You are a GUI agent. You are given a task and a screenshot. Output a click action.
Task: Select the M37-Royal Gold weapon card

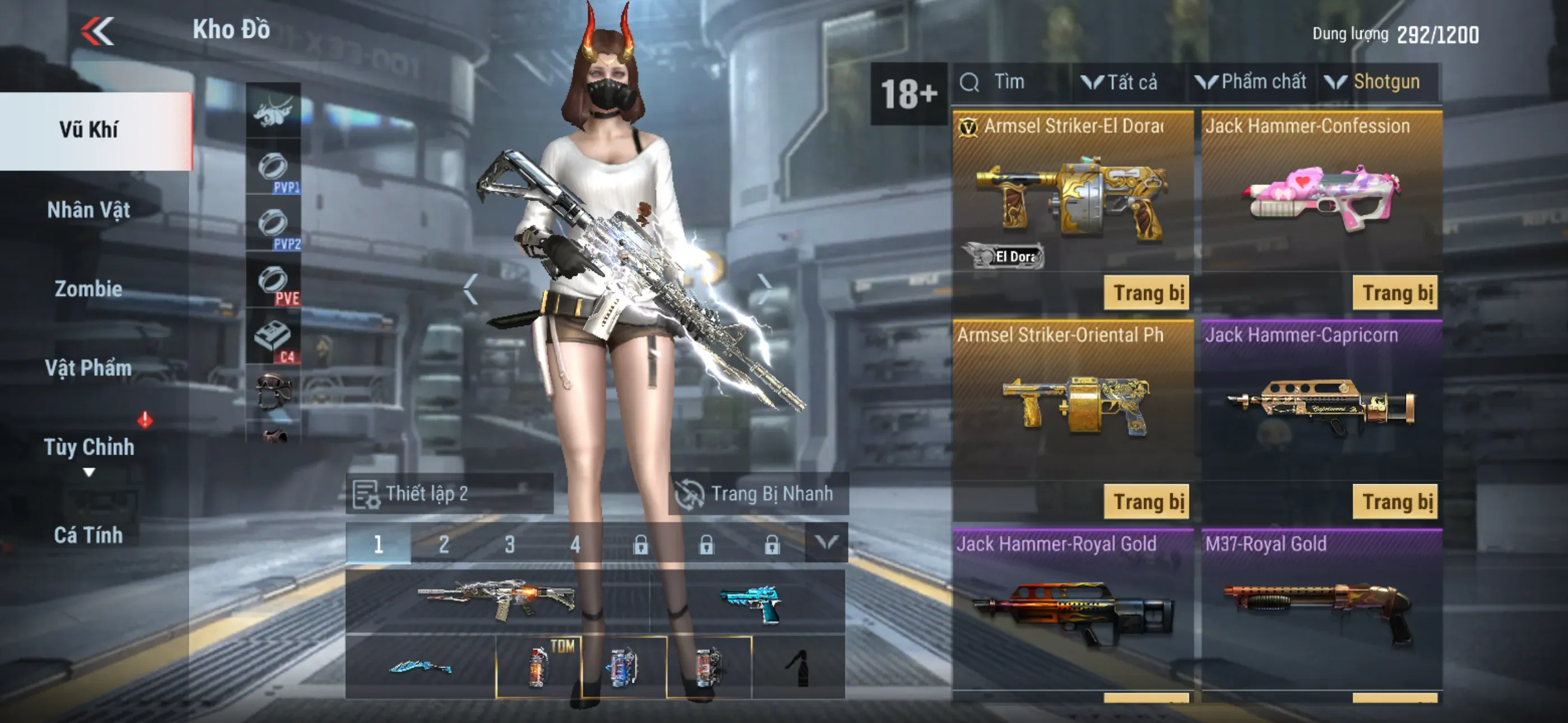1321,609
